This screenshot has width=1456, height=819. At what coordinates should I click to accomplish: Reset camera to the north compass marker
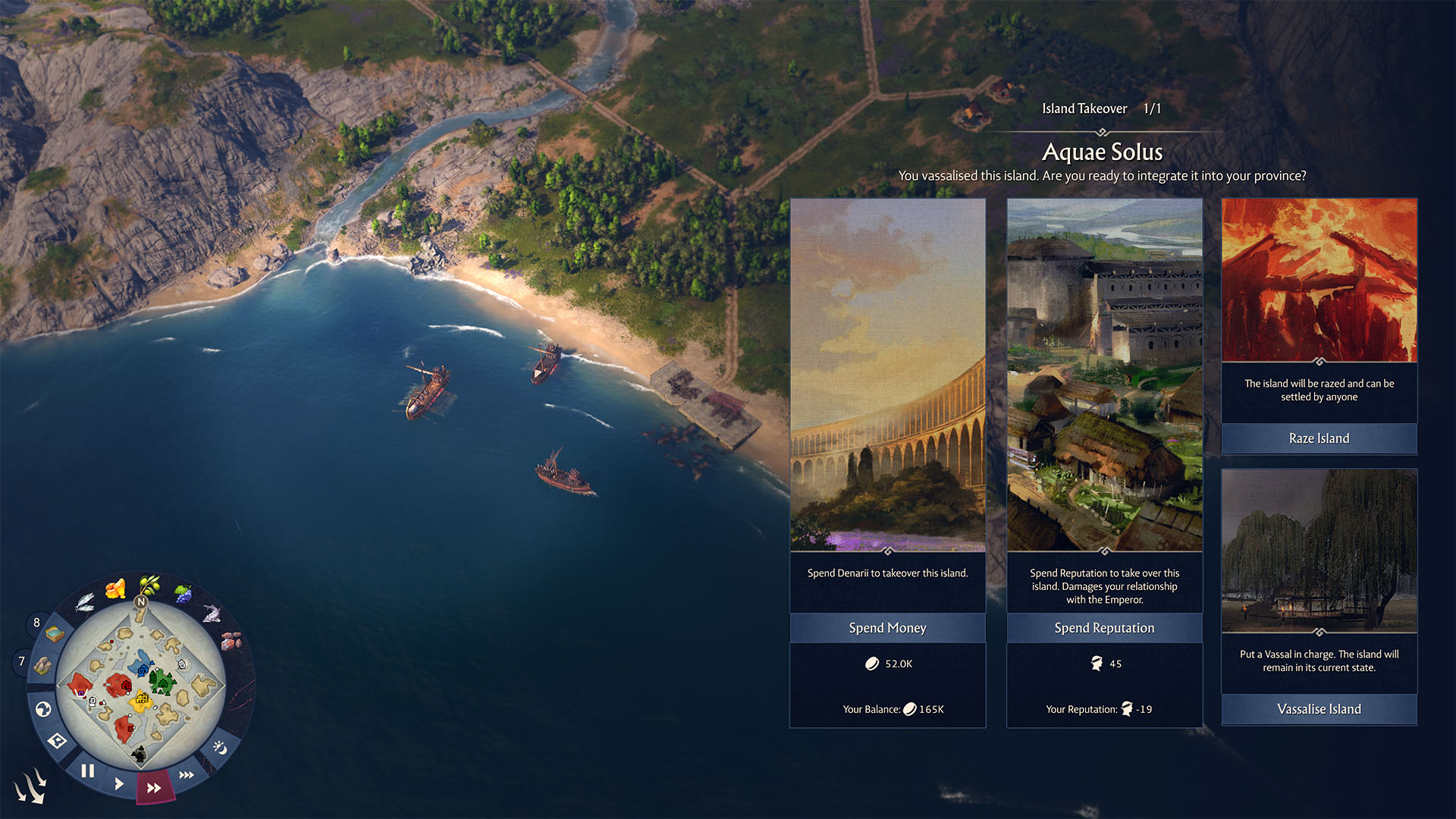140,601
